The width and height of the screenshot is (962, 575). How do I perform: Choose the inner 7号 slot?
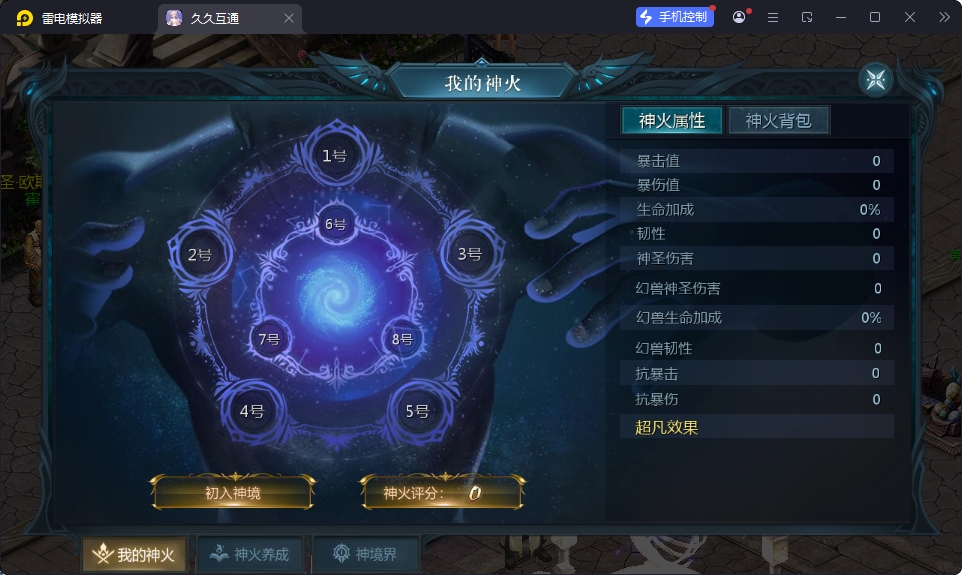pos(268,338)
